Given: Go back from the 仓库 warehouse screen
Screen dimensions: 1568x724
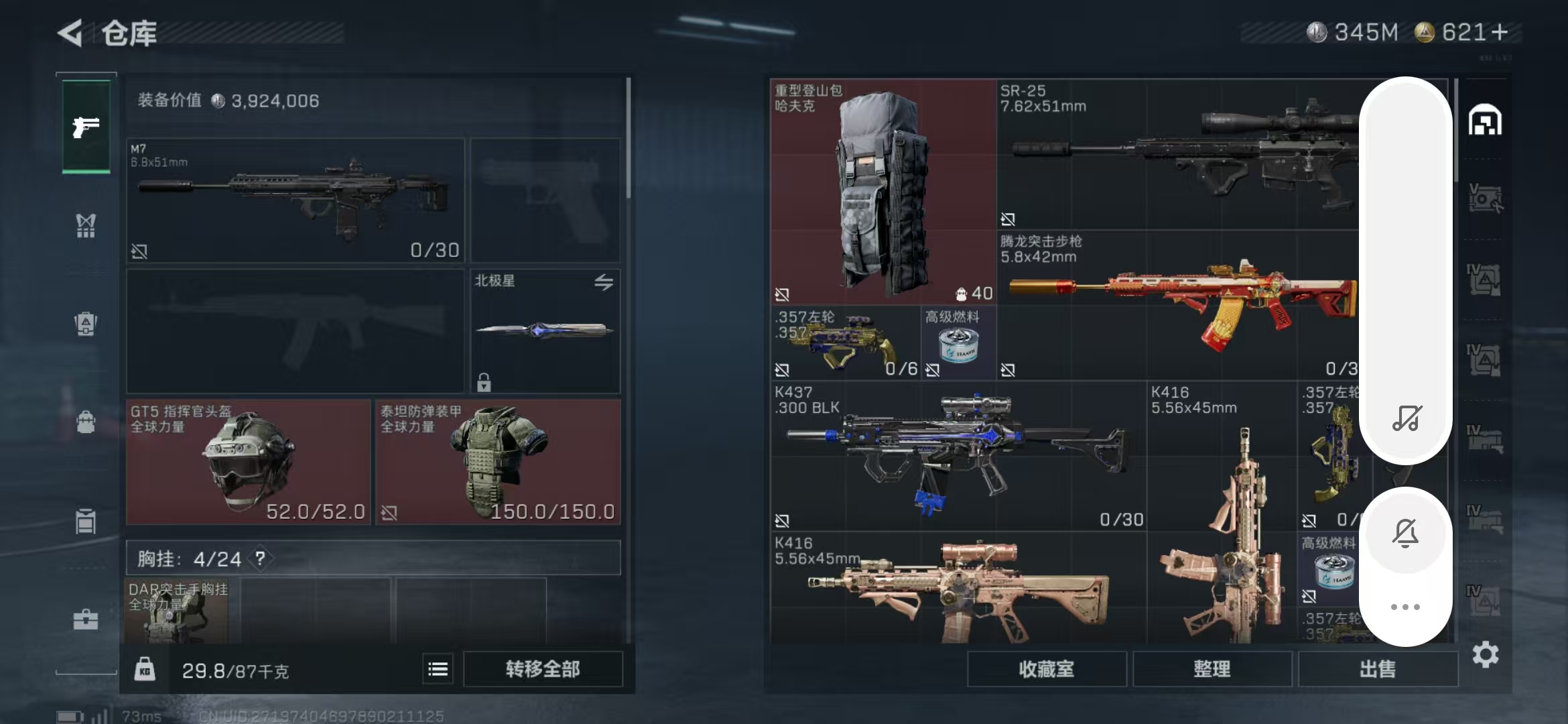Looking at the screenshot, I should click(x=71, y=32).
